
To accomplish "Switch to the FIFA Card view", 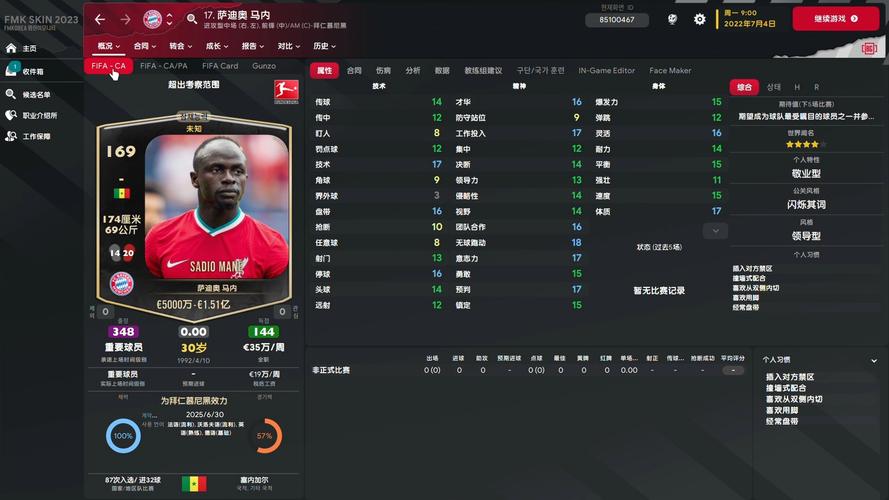I will (x=220, y=66).
